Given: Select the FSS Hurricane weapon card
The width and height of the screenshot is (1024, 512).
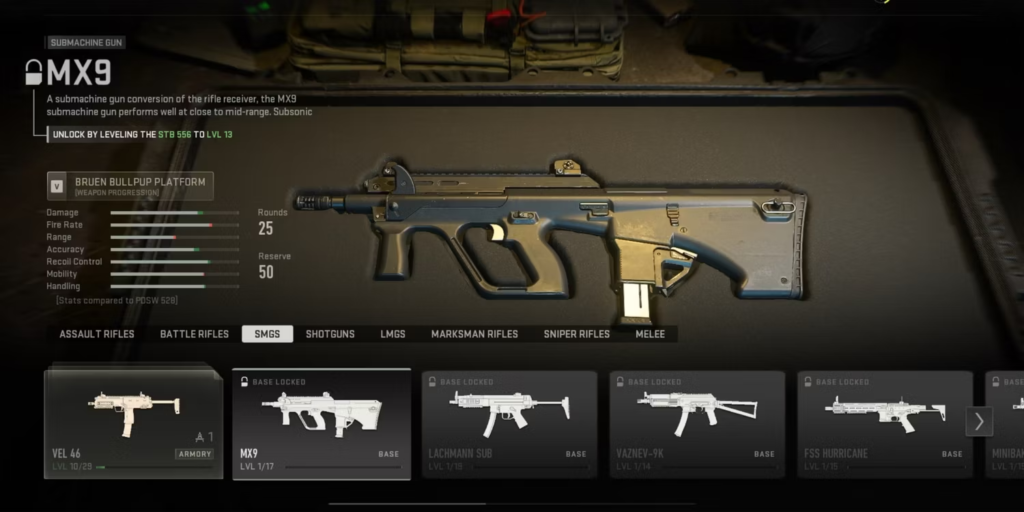Looking at the screenshot, I should [884, 421].
